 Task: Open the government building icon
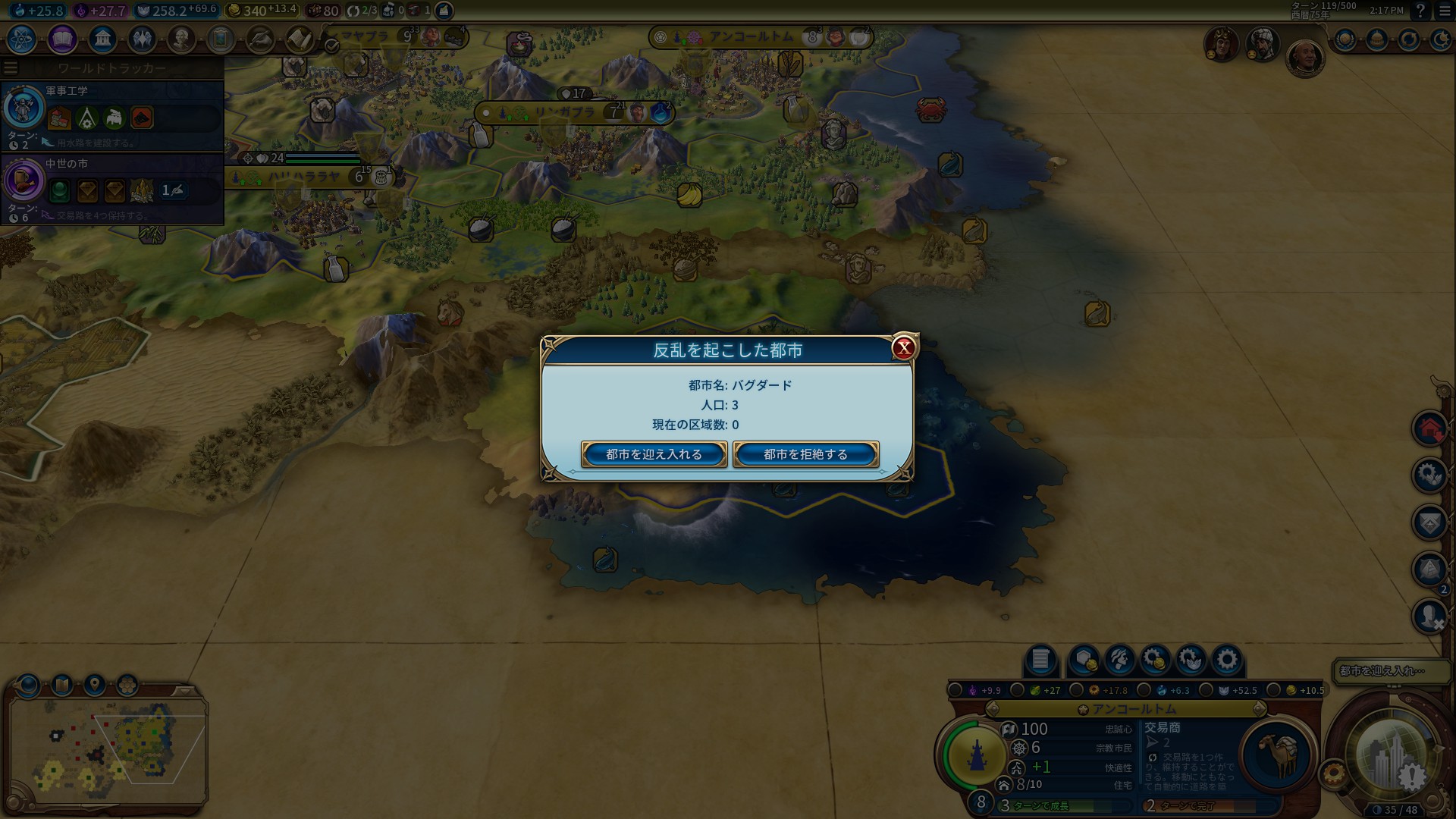(102, 39)
